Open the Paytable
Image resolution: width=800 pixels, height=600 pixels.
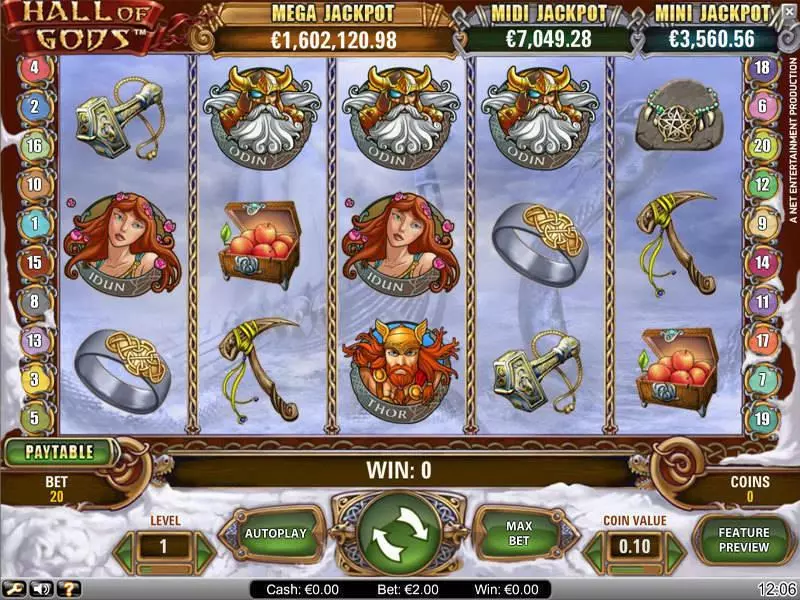(x=59, y=452)
